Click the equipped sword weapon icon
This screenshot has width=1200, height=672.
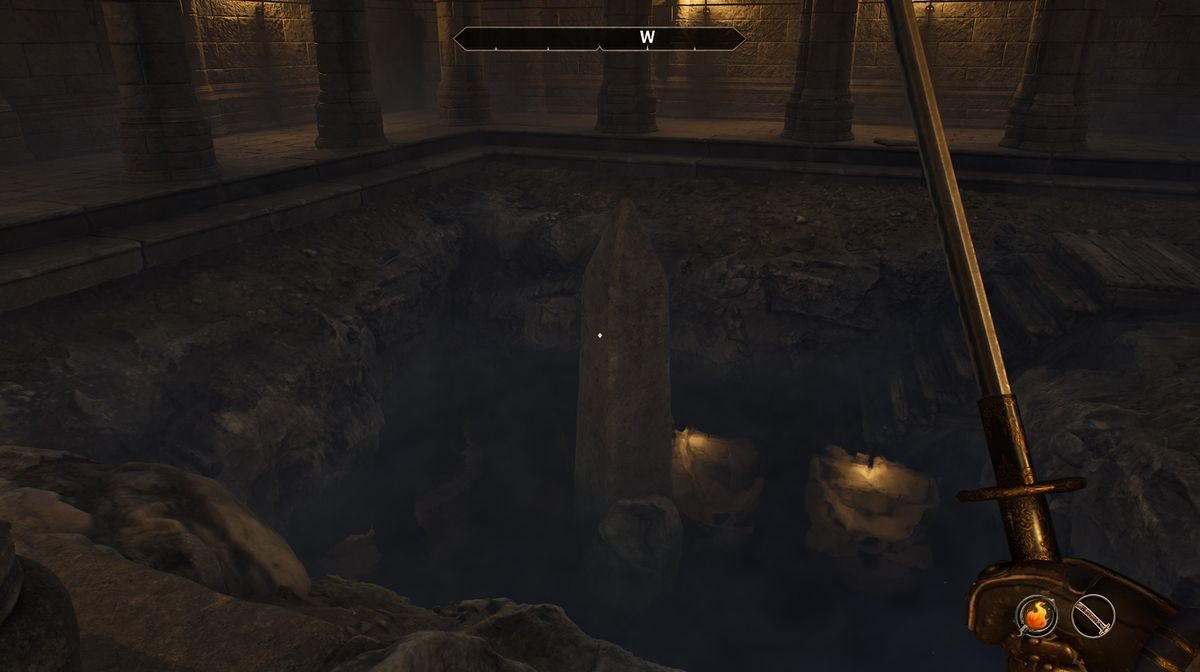coord(1092,615)
